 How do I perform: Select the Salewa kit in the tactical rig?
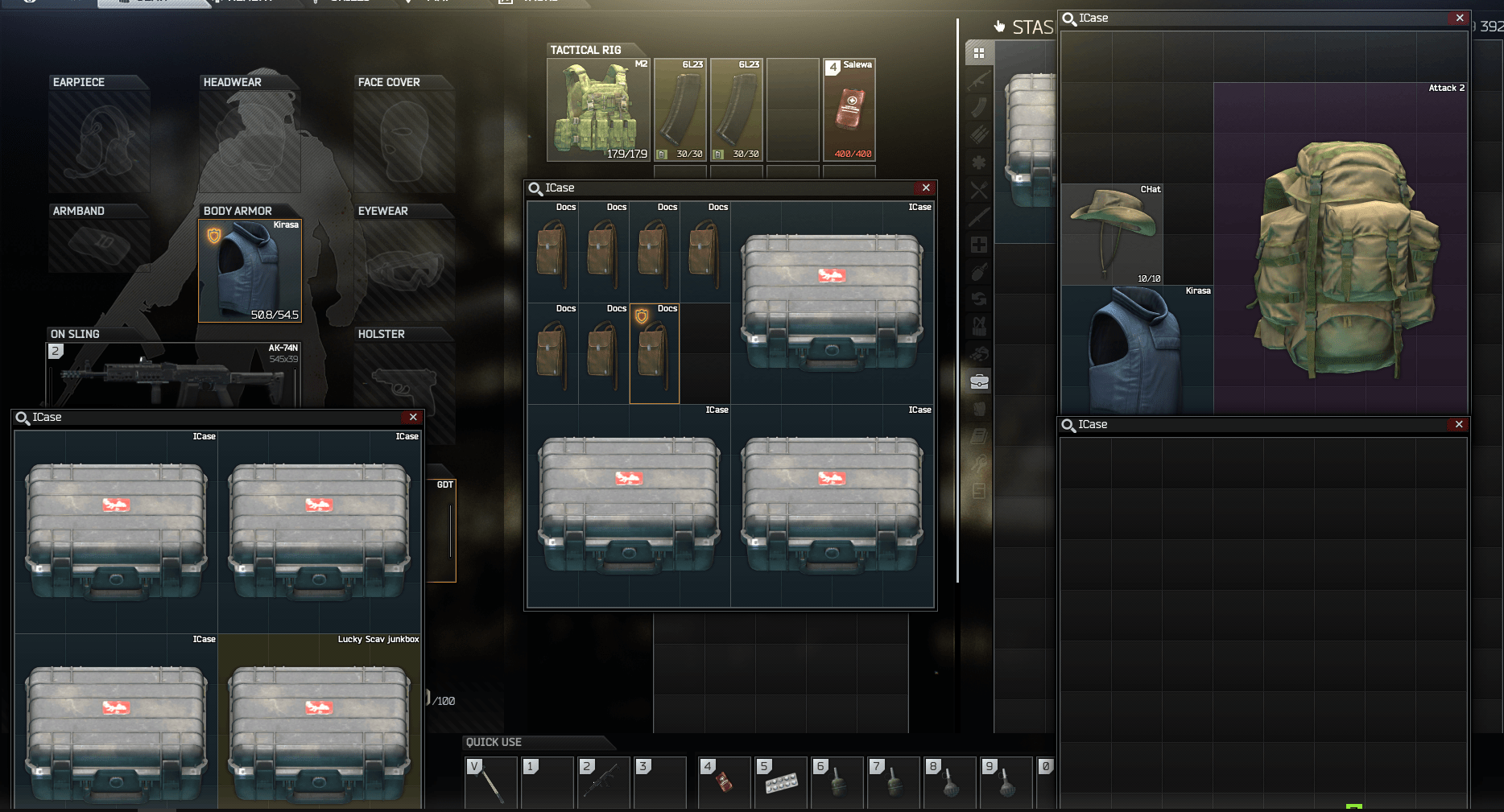tap(849, 109)
